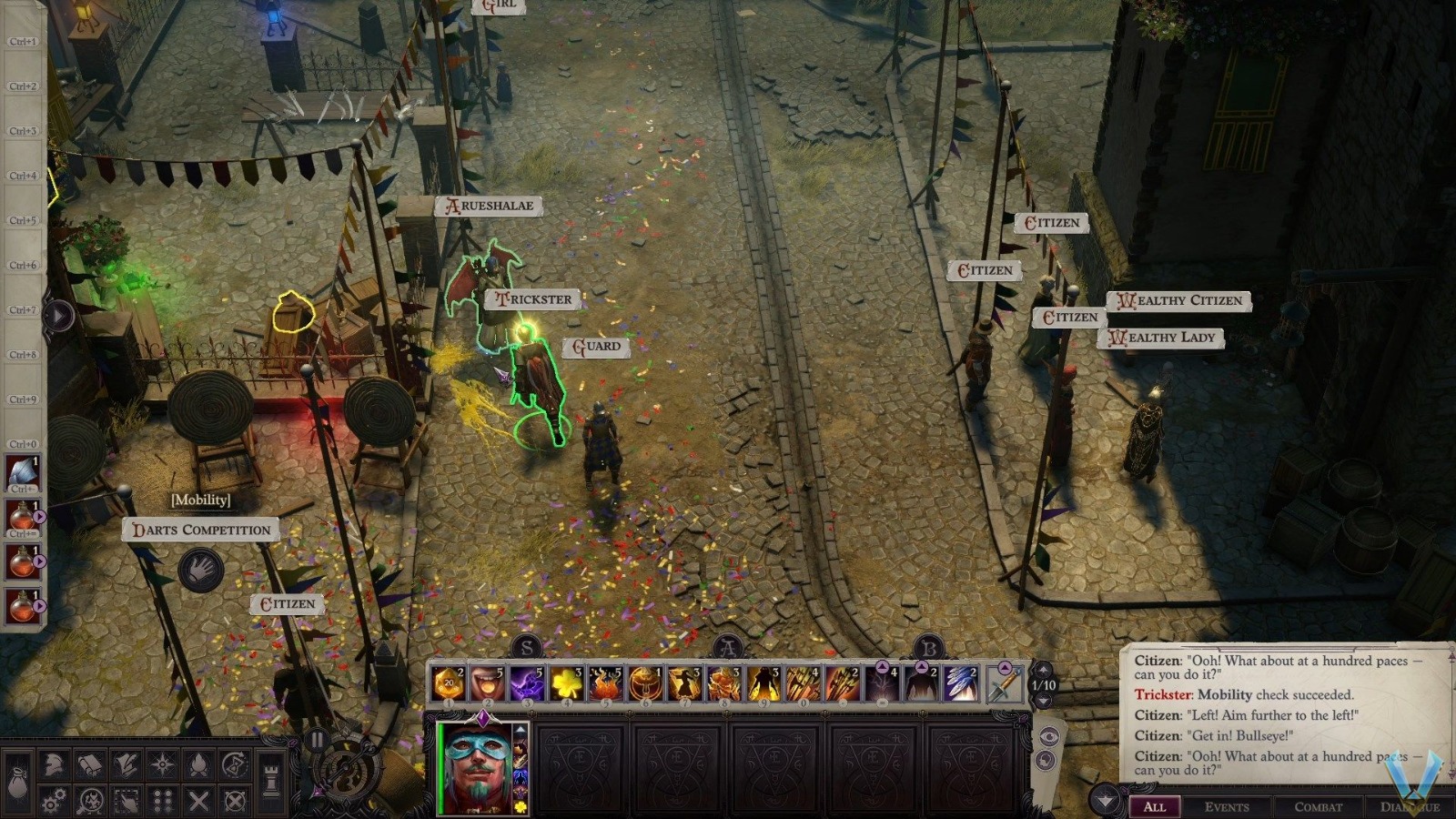Click the hourglass time-skip icon
The height and width of the screenshot is (819, 1456).
(233, 763)
